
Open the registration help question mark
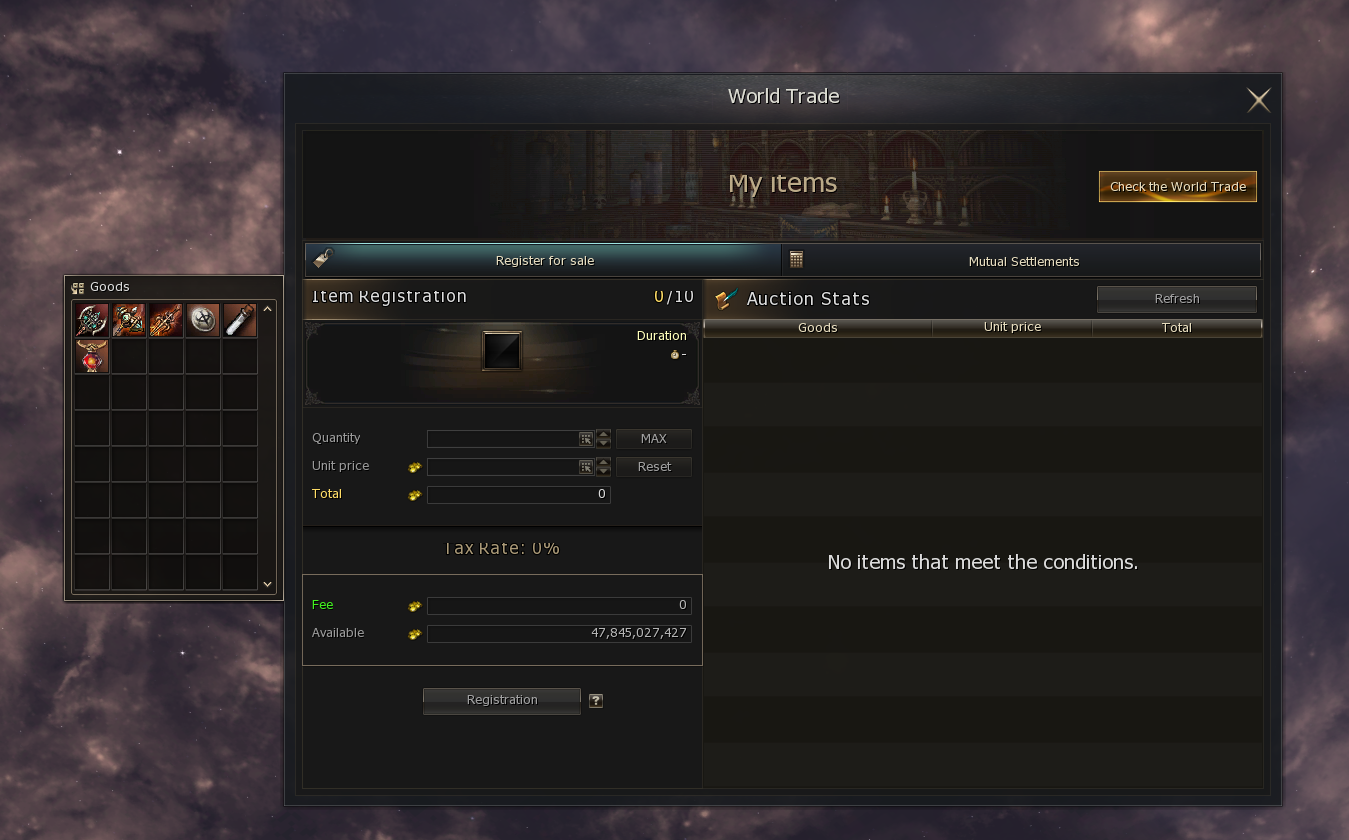tap(596, 701)
